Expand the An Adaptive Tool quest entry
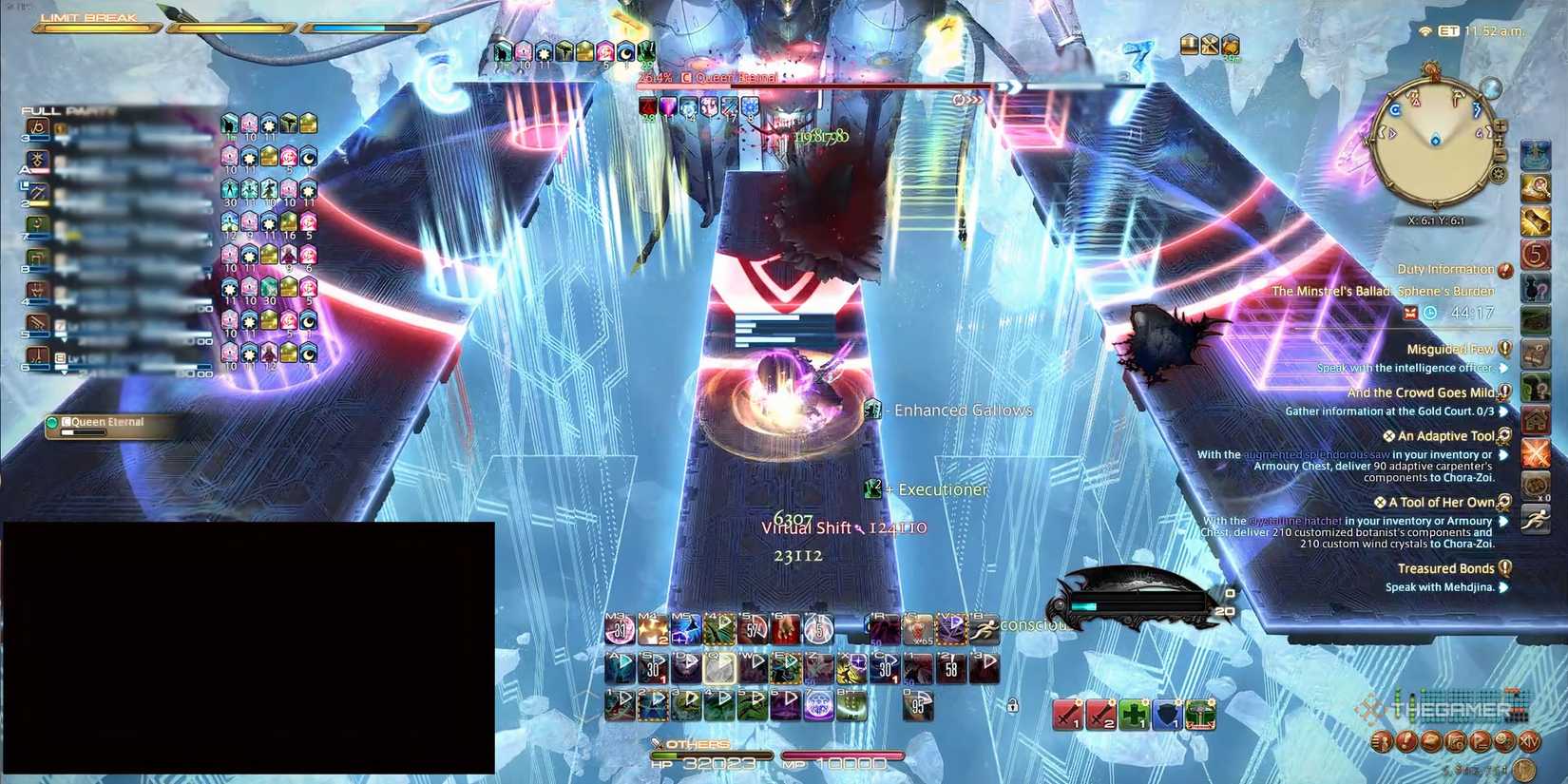 [1444, 435]
